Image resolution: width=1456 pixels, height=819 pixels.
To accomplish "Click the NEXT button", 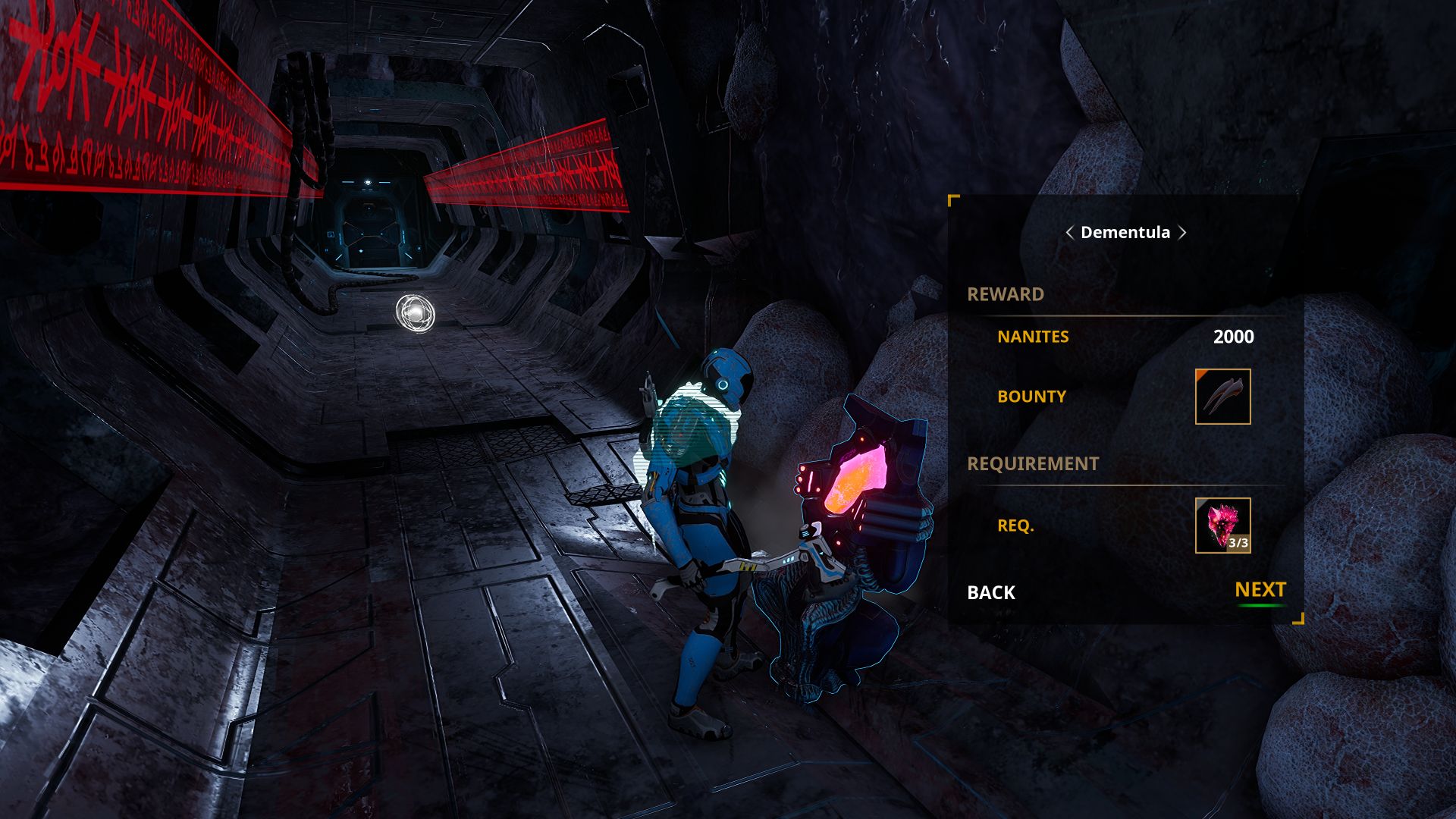I will (x=1260, y=590).
